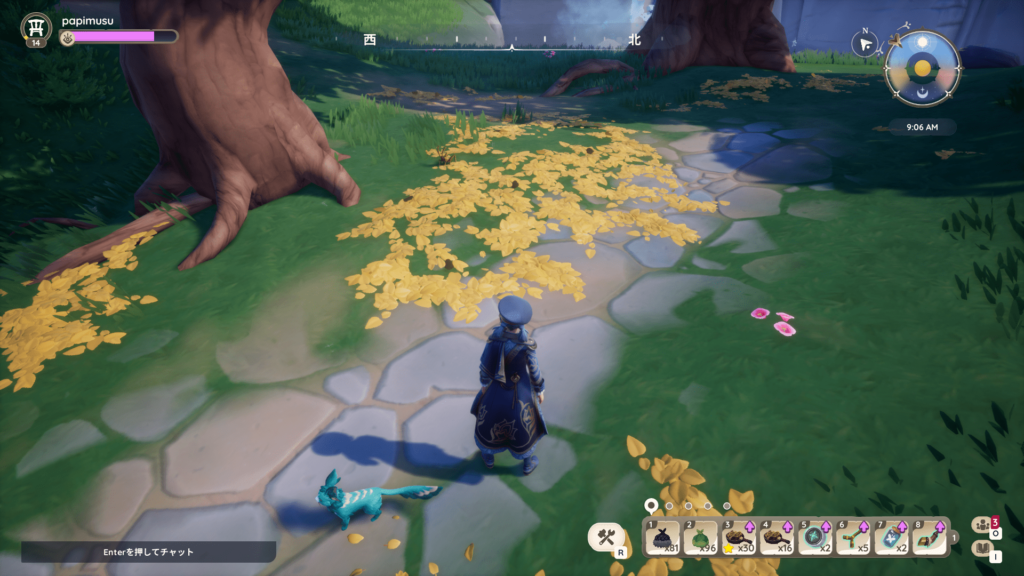This screenshot has width=1024, height=576.
Task: Choose the starred frying pan dish slot
Action: (738, 537)
